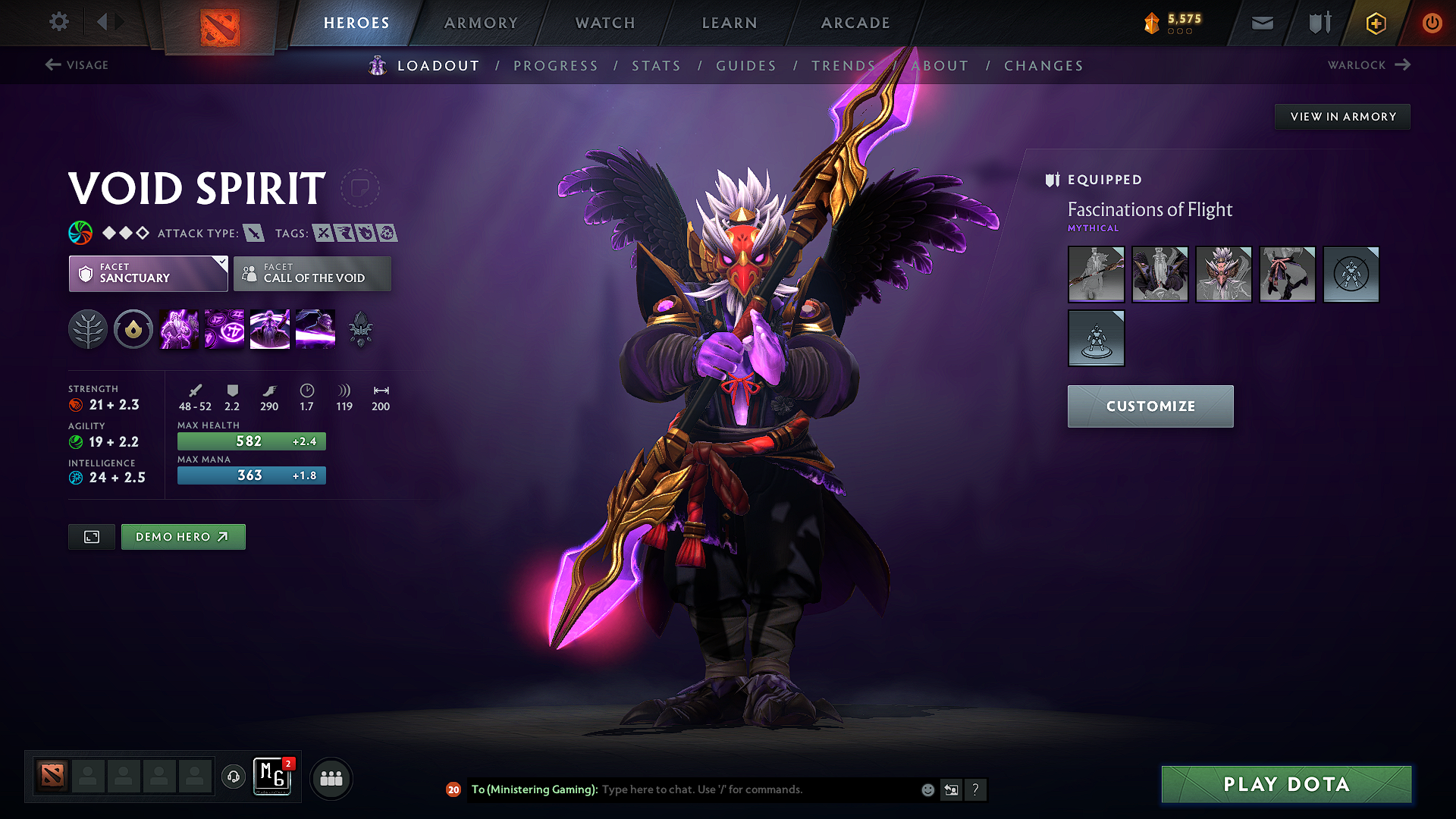Click the settings gear icon

coord(58,22)
